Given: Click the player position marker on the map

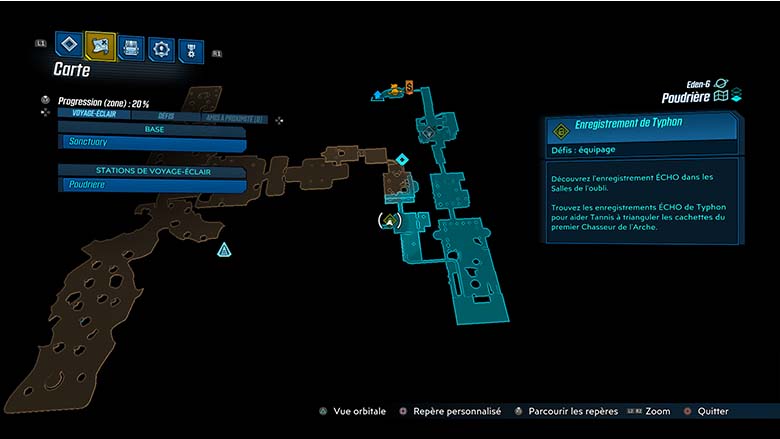Looking at the screenshot, I should [391, 219].
